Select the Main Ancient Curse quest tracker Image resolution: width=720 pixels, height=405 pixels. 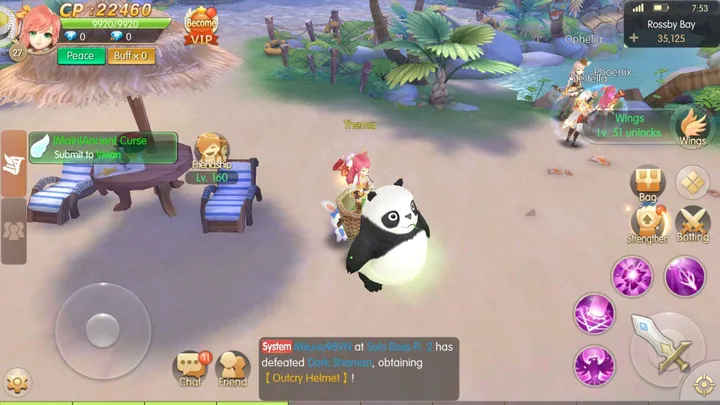[x=102, y=148]
